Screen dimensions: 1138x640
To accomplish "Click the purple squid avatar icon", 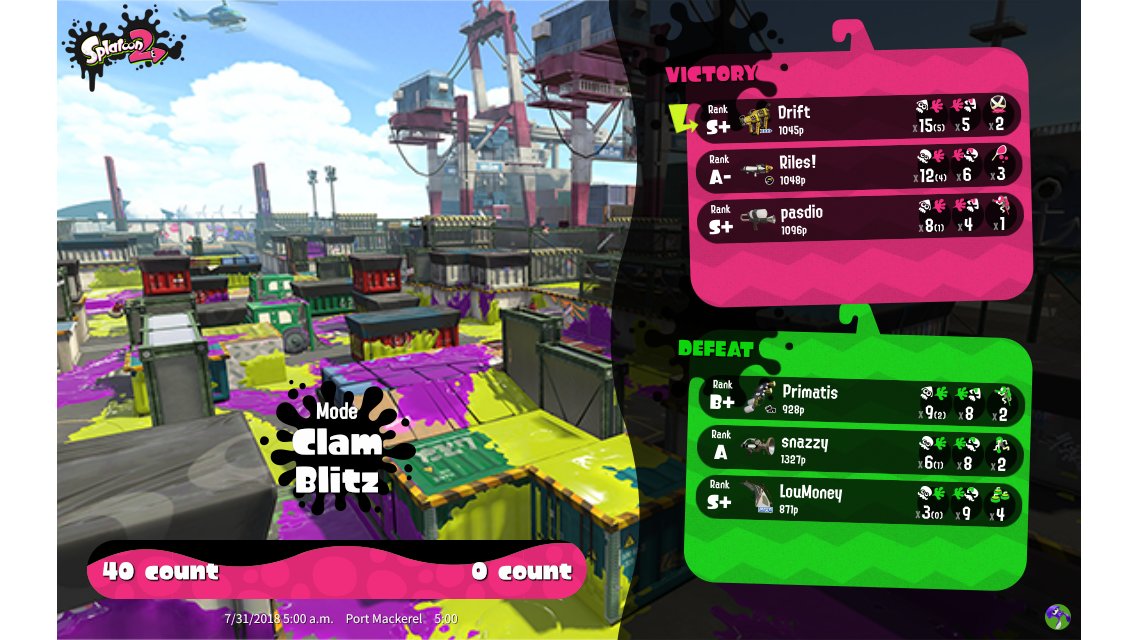I will point(1057,616).
